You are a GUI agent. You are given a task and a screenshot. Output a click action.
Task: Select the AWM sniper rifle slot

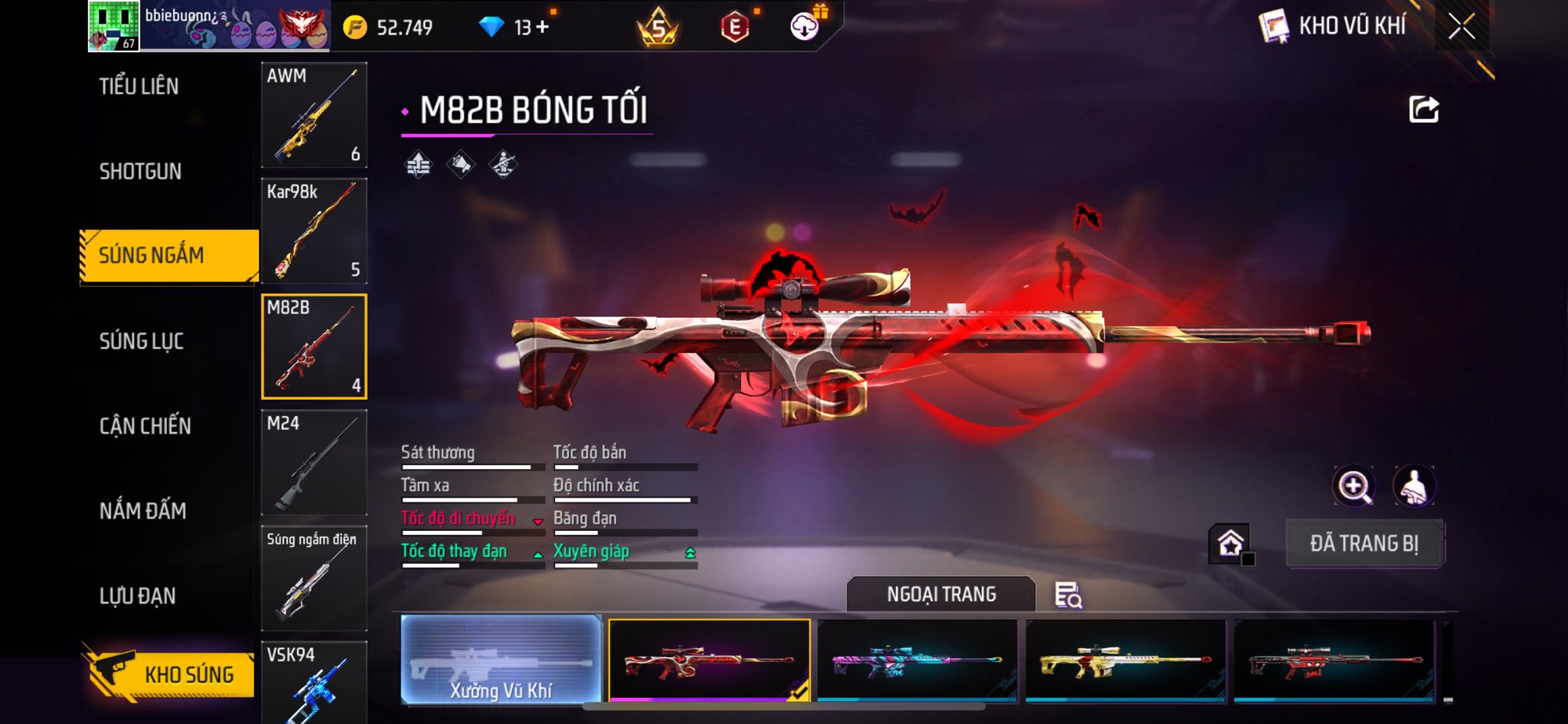click(x=314, y=115)
